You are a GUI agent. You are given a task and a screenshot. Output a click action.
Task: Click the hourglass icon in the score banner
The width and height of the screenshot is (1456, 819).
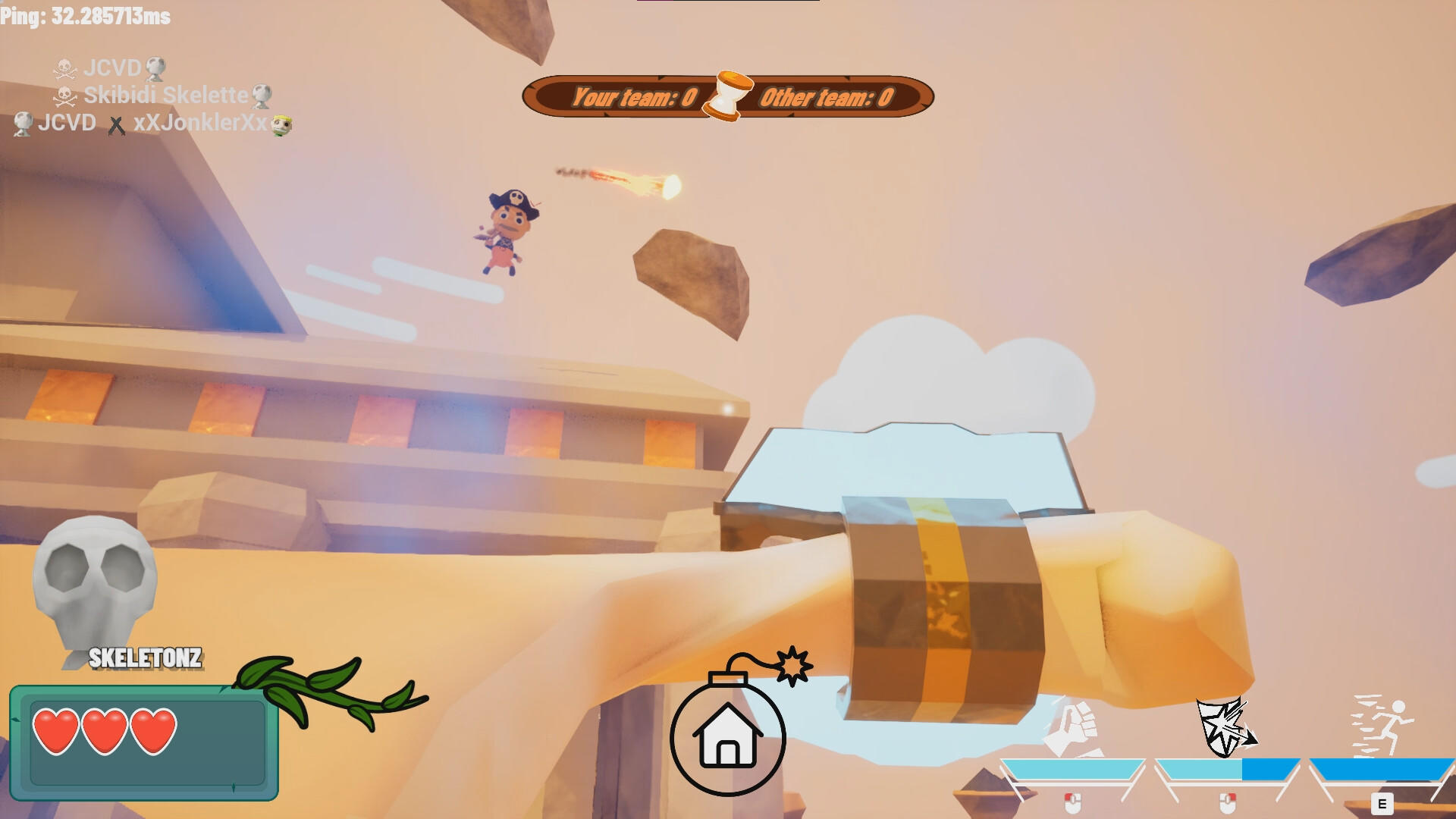point(726,96)
